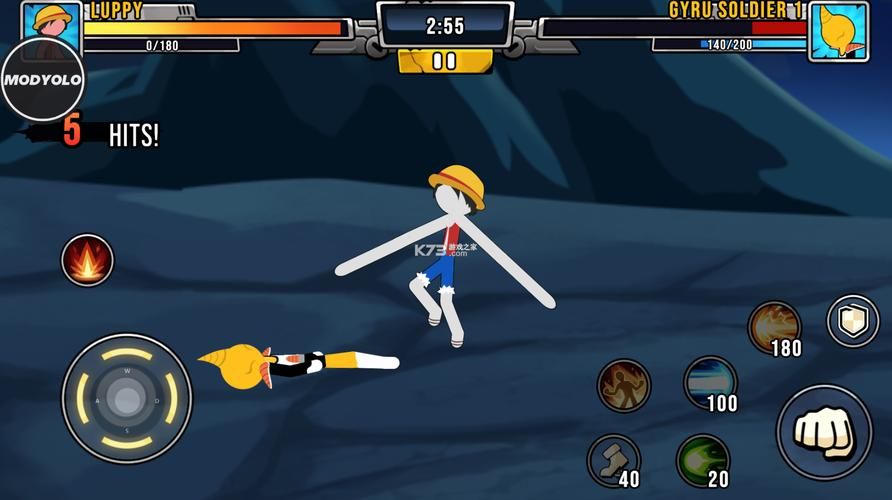Activate the red flame burst icon
Viewport: 892px width, 500px height.
tap(87, 260)
